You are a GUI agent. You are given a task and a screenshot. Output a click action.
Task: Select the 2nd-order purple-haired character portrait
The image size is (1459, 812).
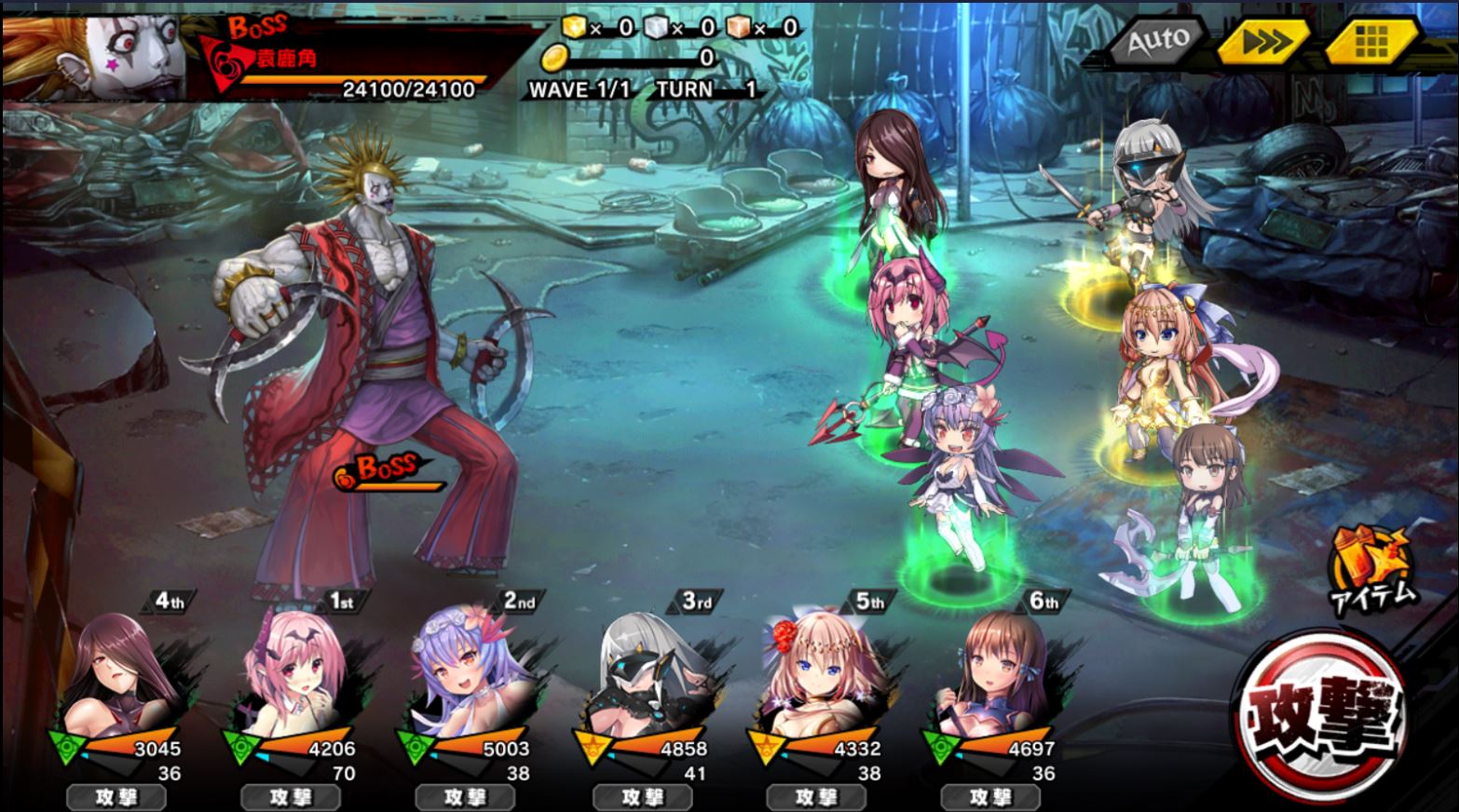[468, 678]
